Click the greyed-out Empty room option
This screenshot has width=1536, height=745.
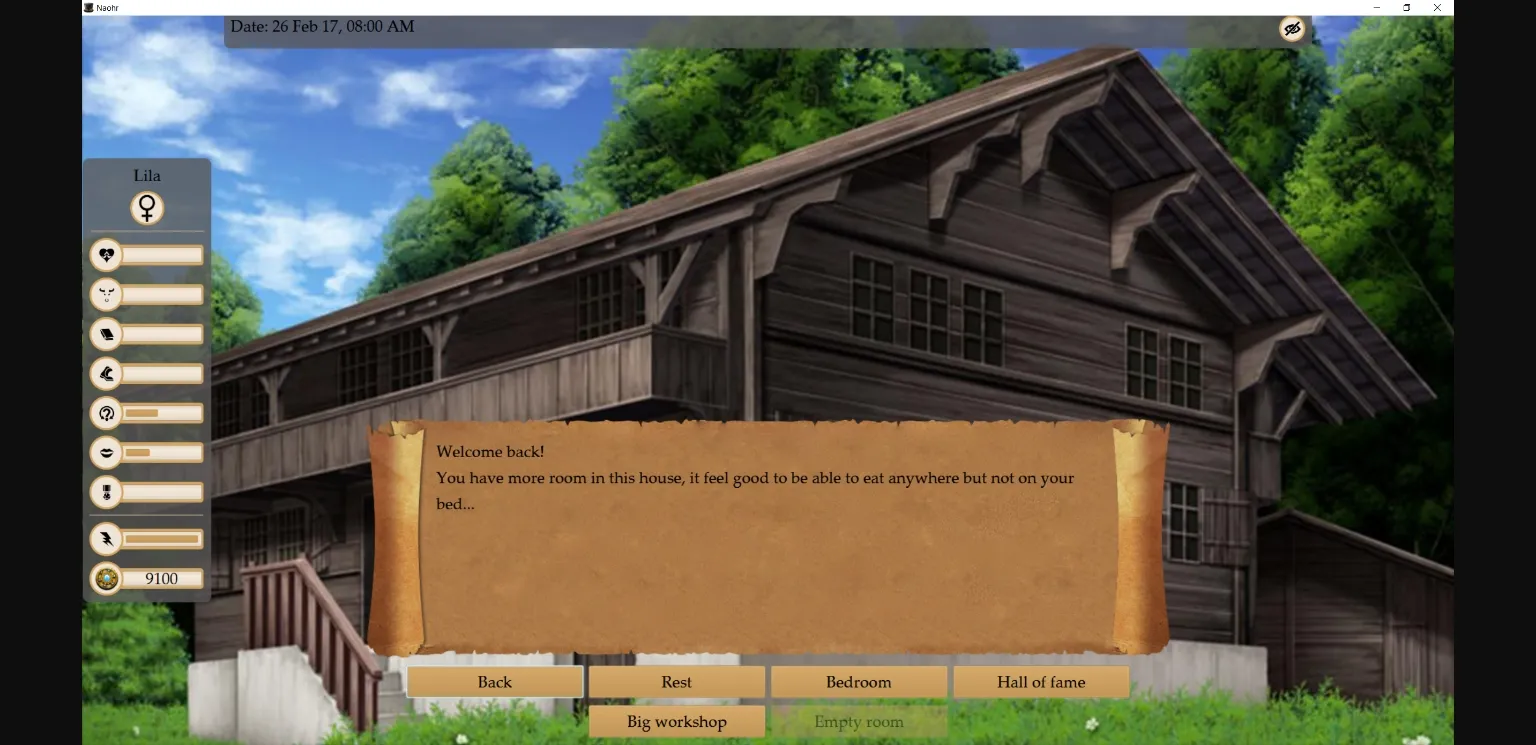(x=858, y=721)
